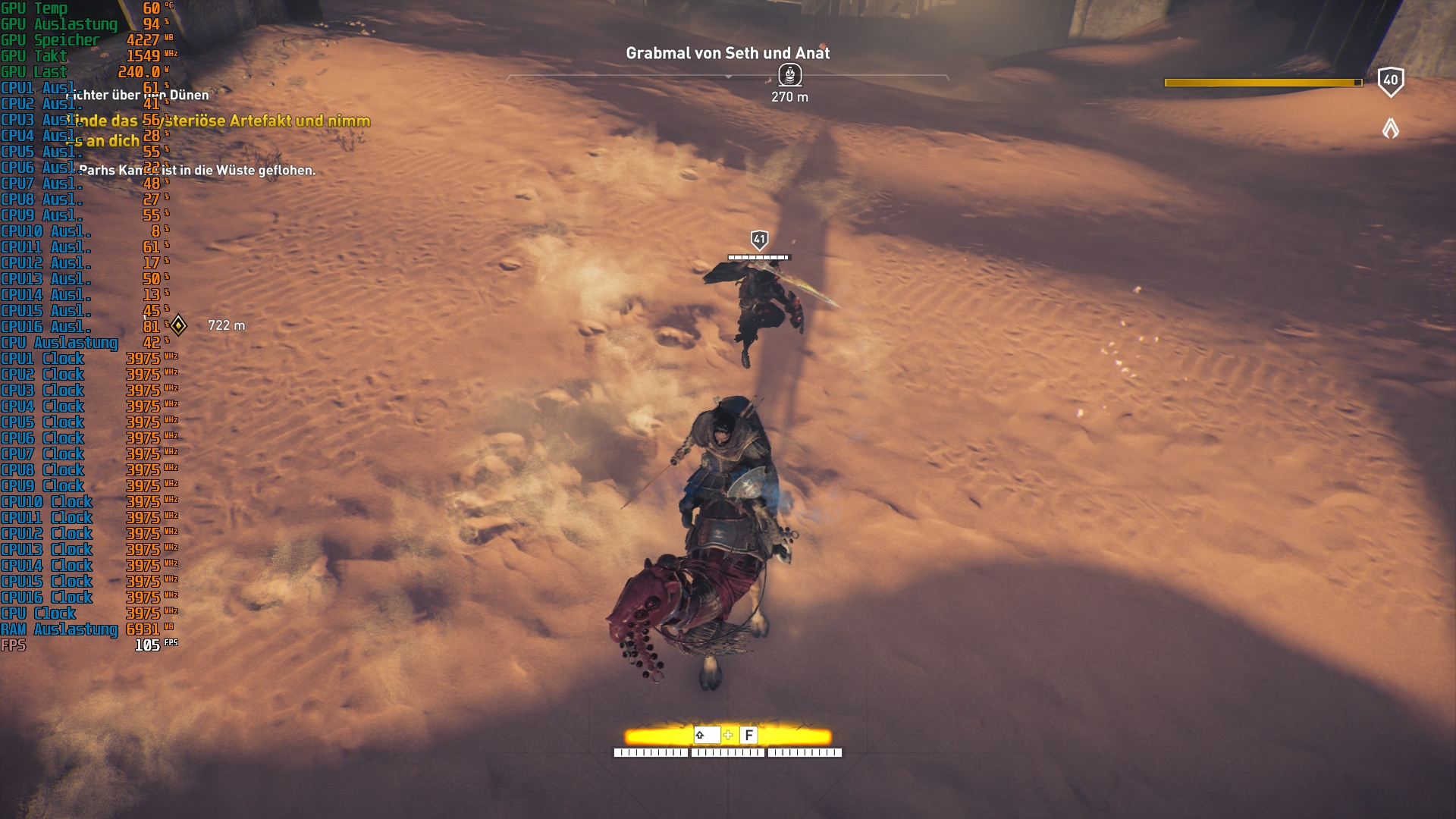Select the quest title Grabmal von Seth und Anat

(727, 54)
